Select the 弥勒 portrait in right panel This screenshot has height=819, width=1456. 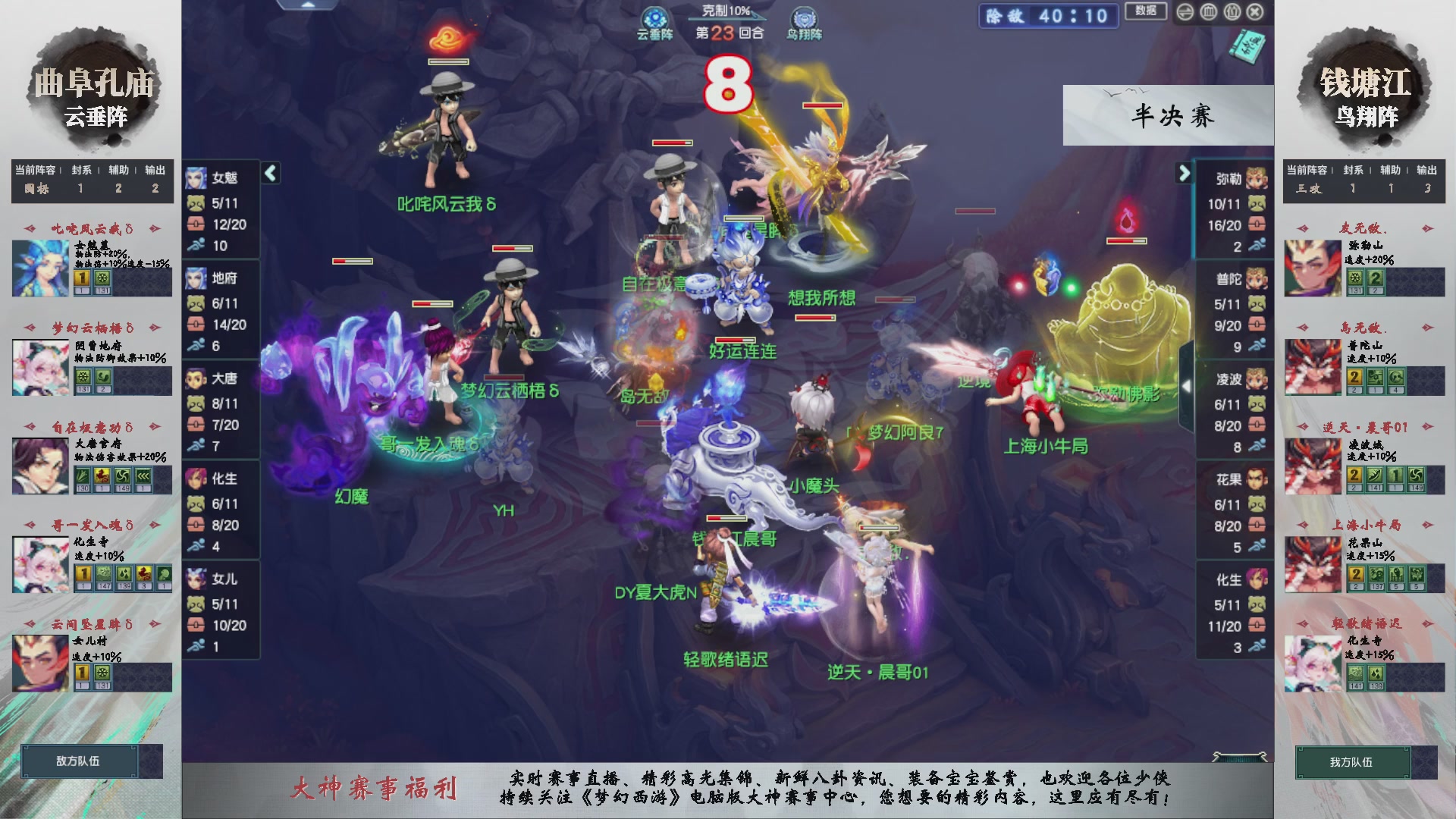pos(1257,179)
